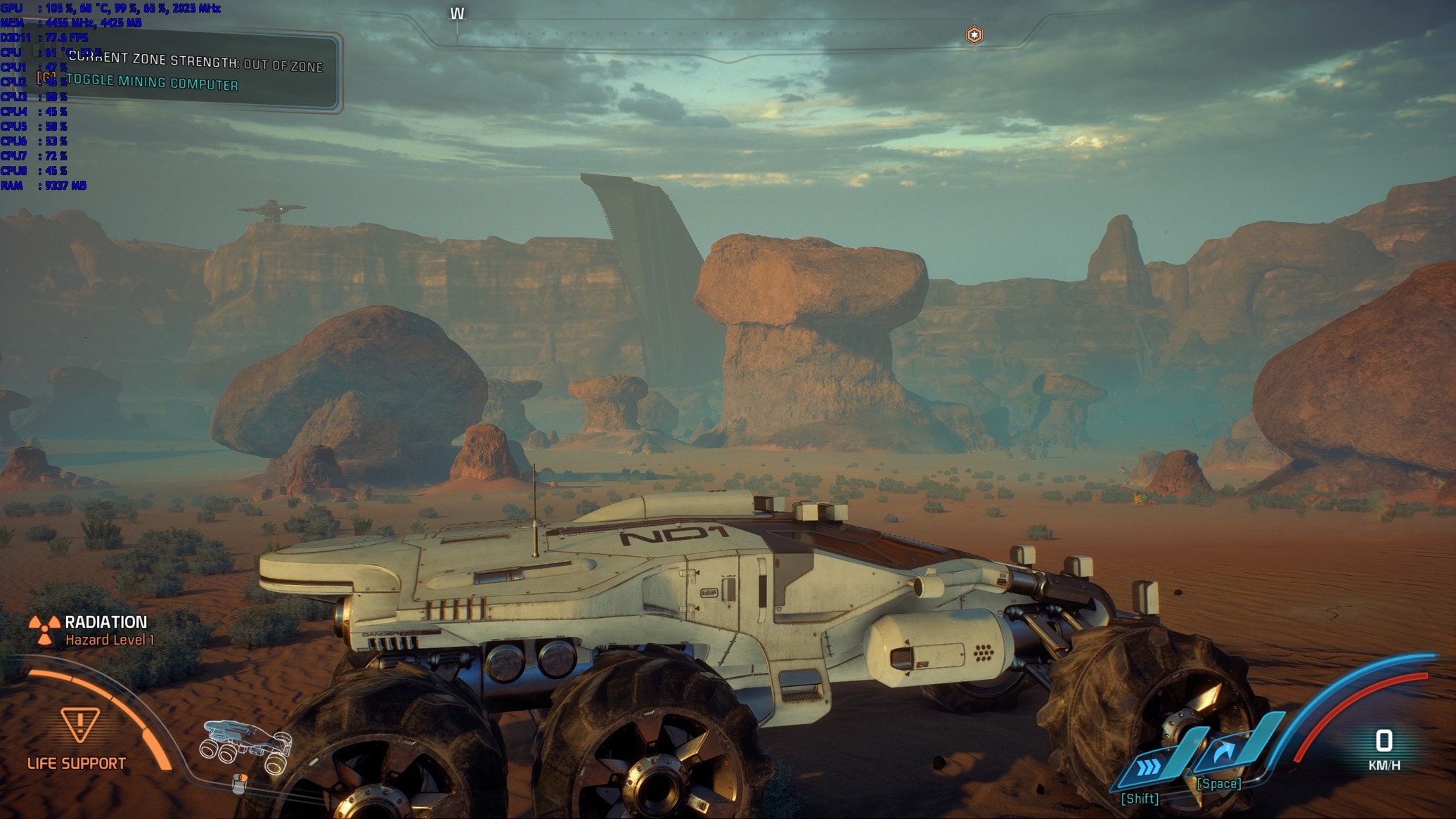Click the Life Support warning triangle
This screenshot has height=819, width=1456.
point(80,724)
